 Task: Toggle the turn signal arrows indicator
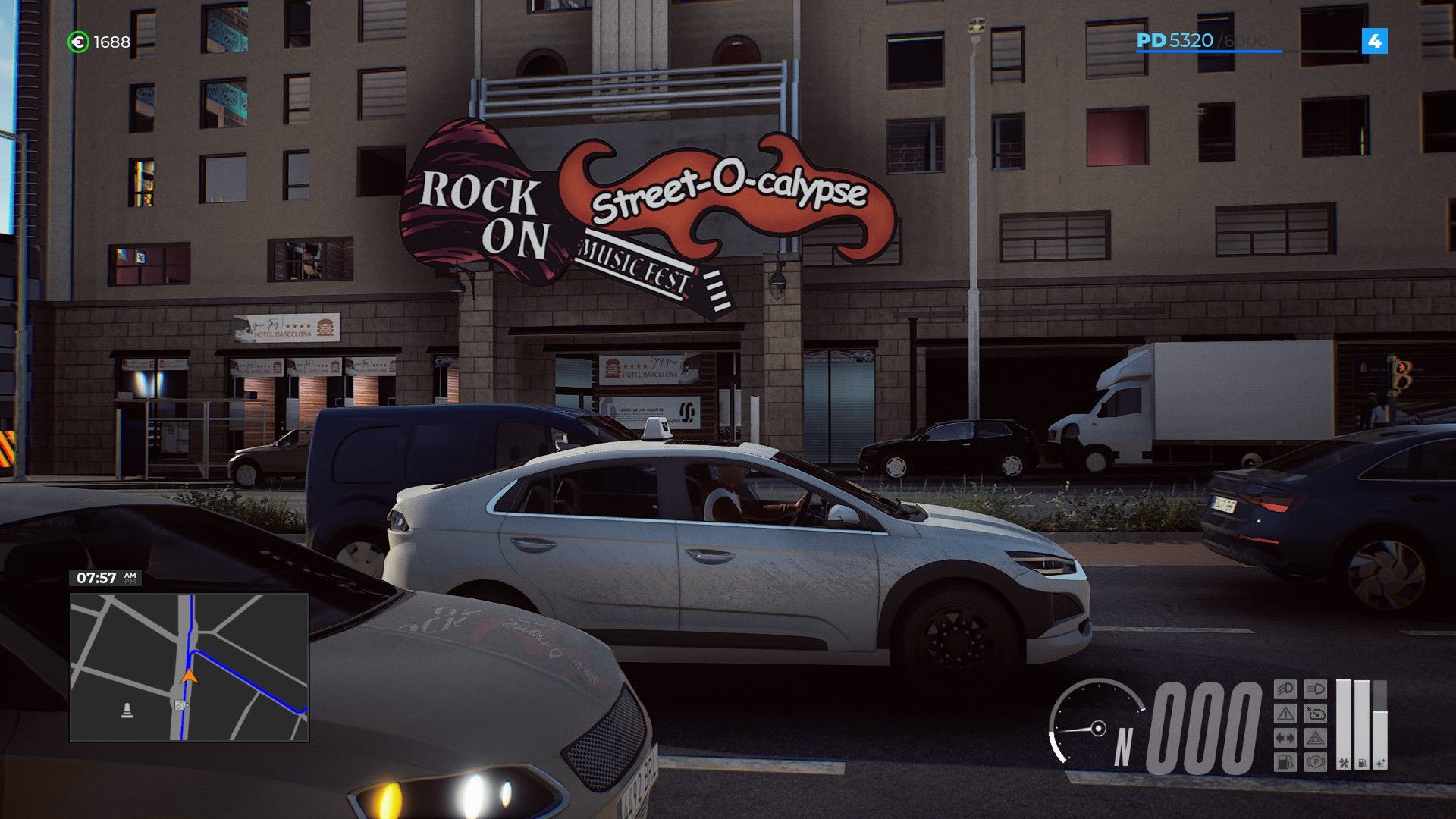click(x=1285, y=738)
